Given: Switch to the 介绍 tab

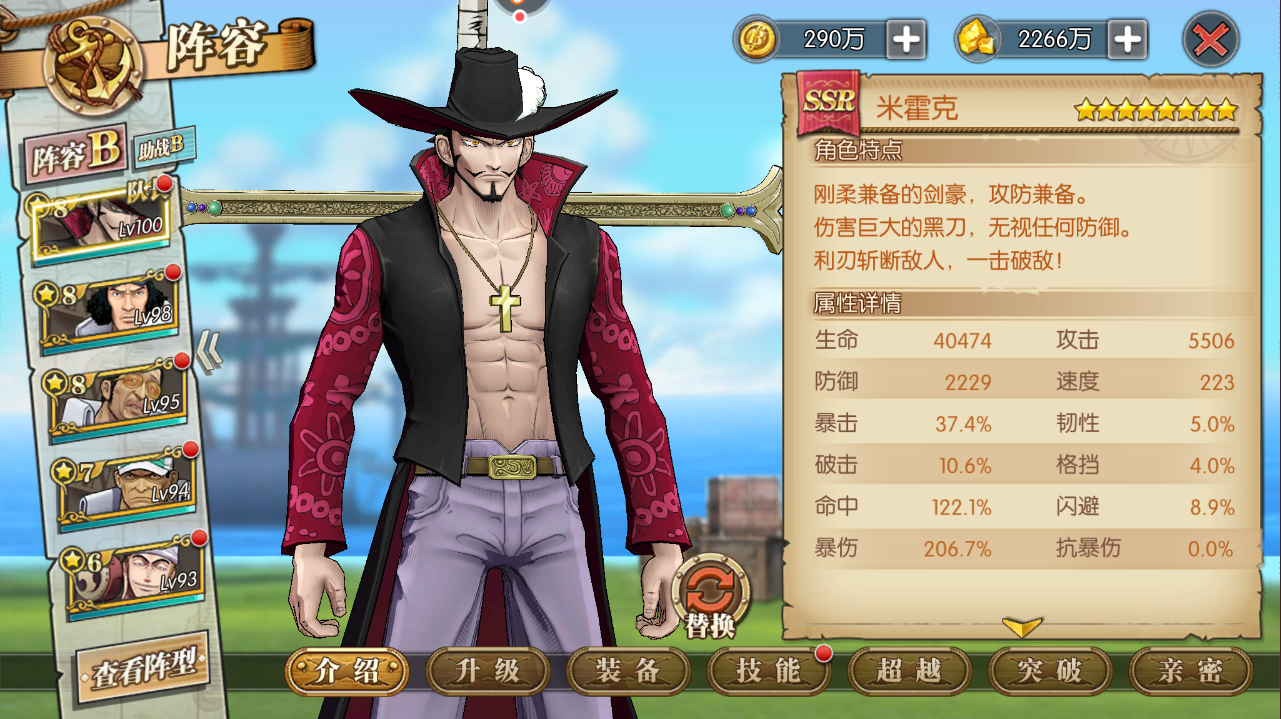Looking at the screenshot, I should (x=346, y=671).
